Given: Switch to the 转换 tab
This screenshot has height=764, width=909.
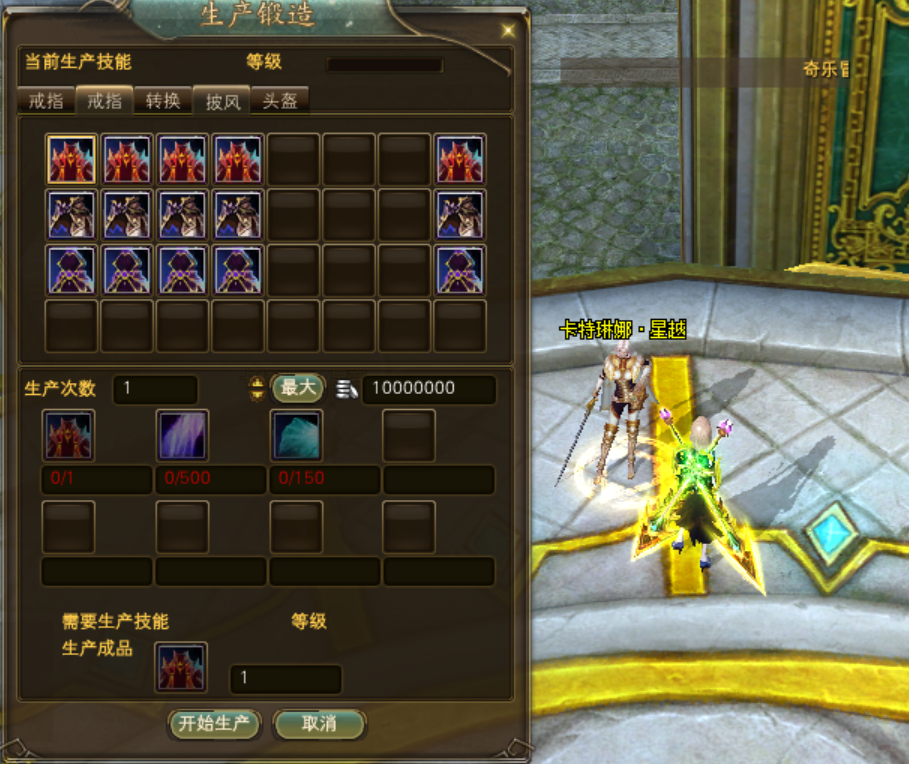Looking at the screenshot, I should pyautogui.click(x=162, y=101).
